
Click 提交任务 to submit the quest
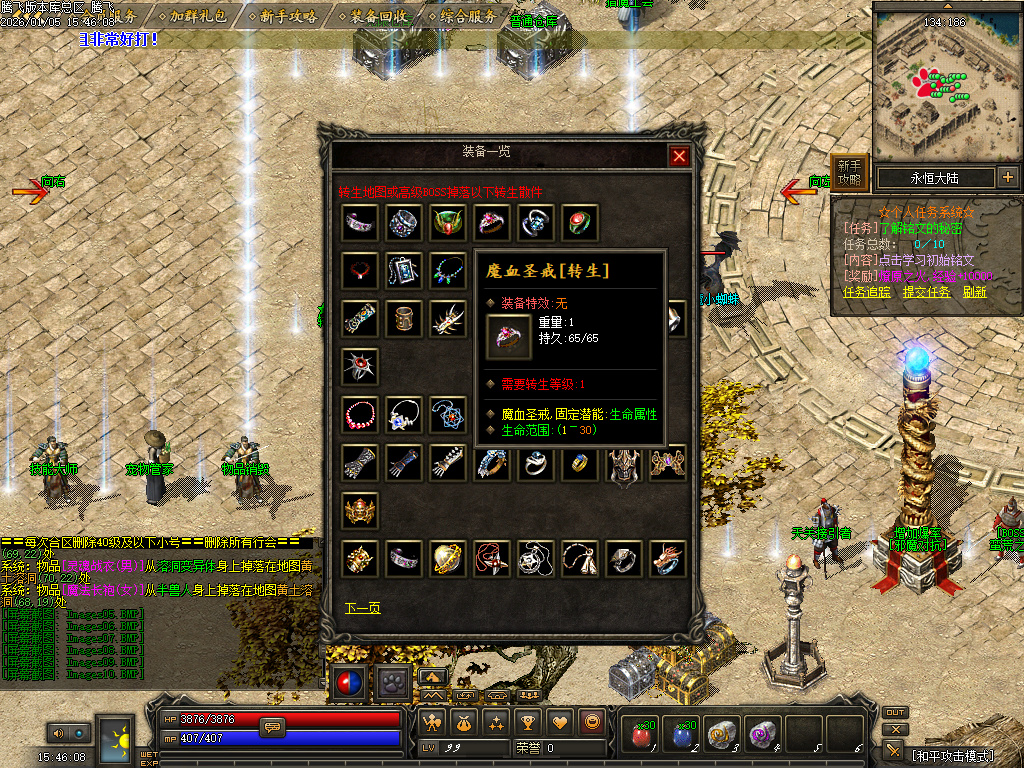point(926,292)
